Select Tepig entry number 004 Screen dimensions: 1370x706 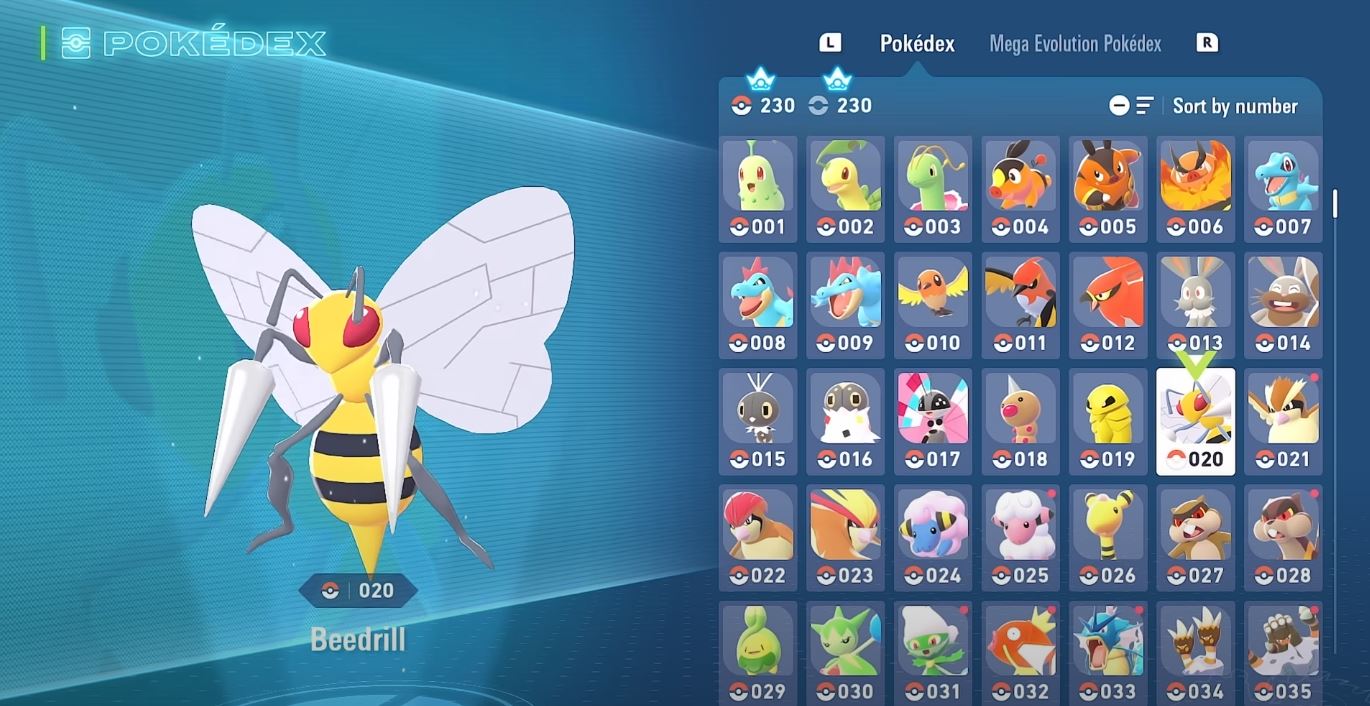point(1020,189)
